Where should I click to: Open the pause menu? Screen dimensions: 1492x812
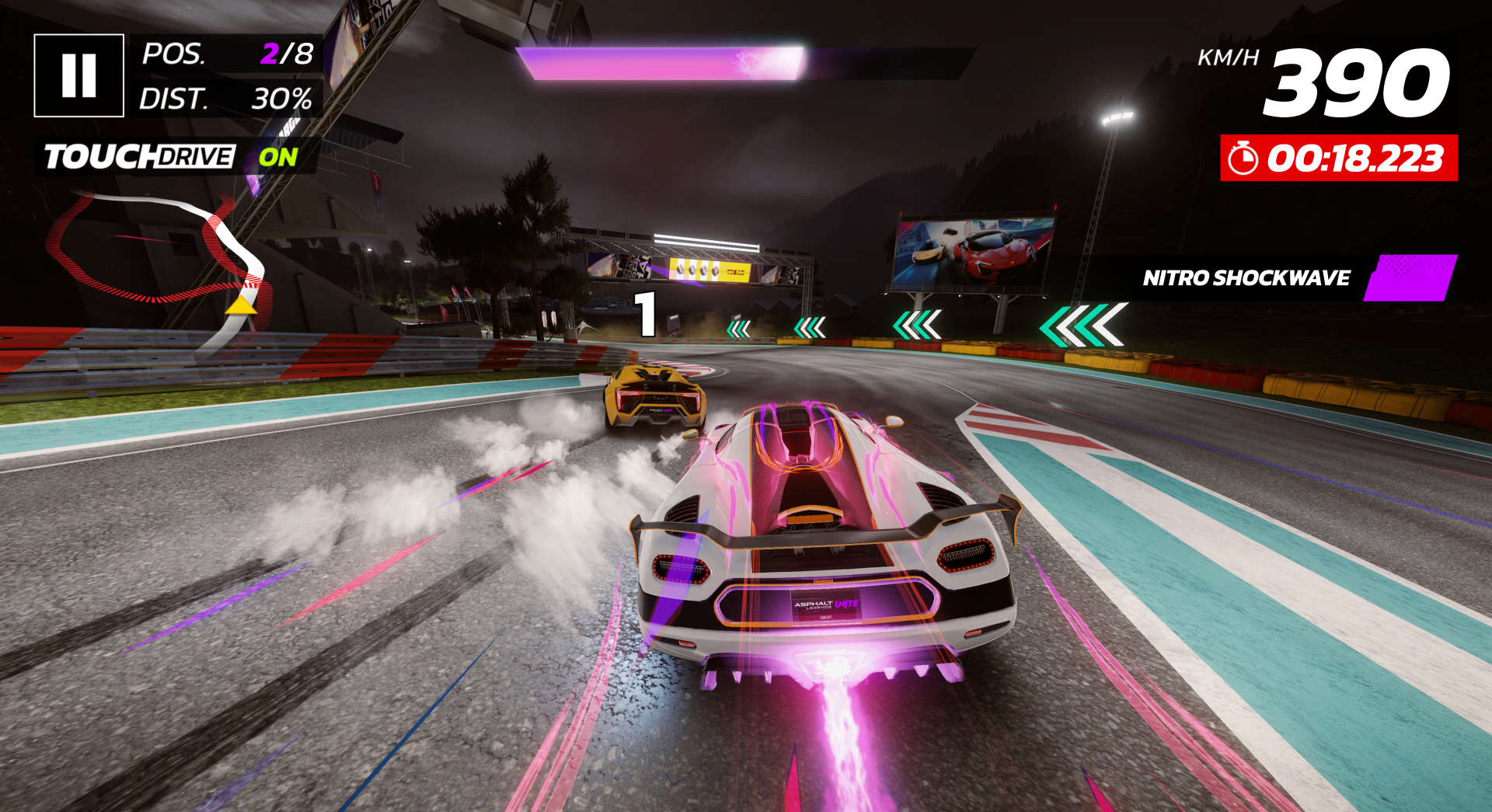[x=78, y=74]
